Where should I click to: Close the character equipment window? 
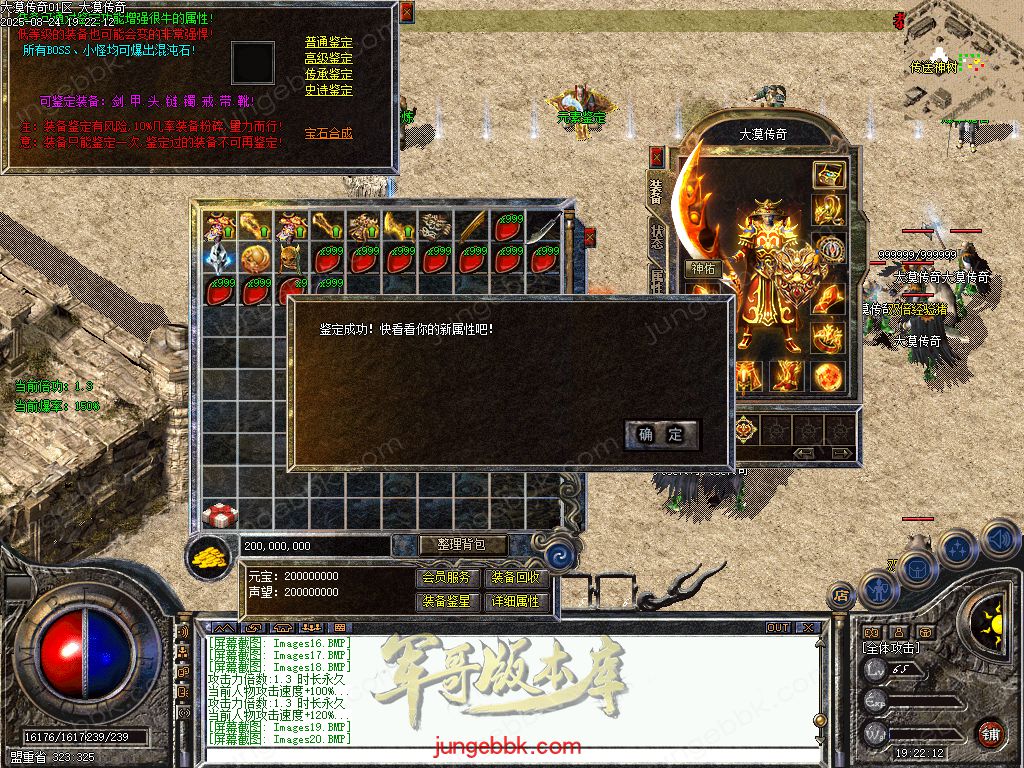(x=657, y=156)
